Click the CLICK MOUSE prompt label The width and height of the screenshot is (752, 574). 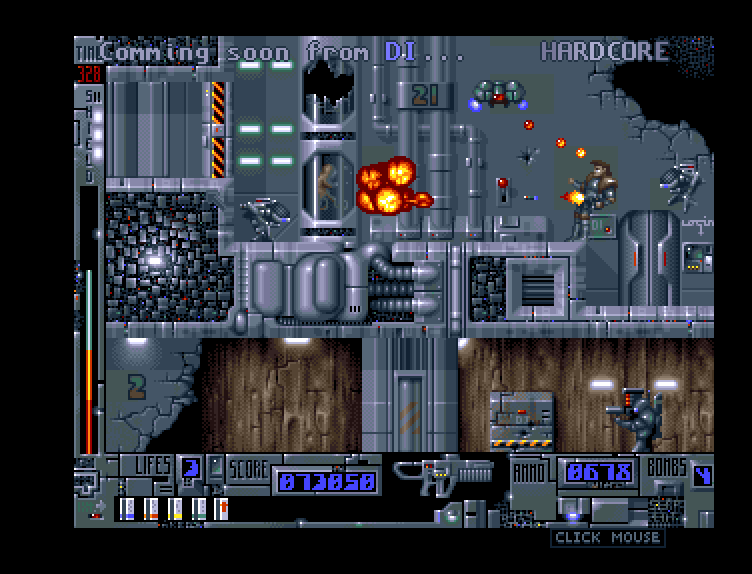(x=607, y=538)
